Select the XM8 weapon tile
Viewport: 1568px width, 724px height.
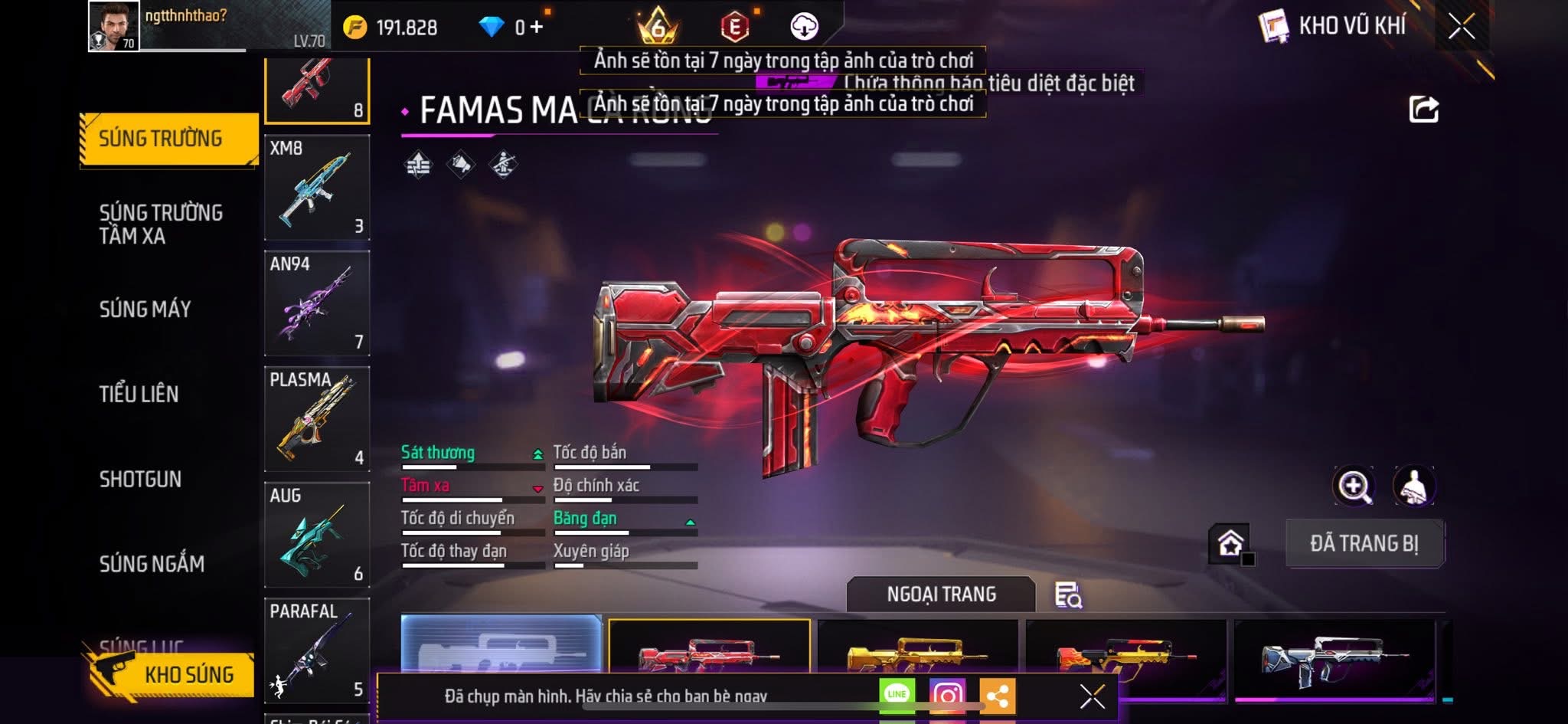(x=317, y=188)
